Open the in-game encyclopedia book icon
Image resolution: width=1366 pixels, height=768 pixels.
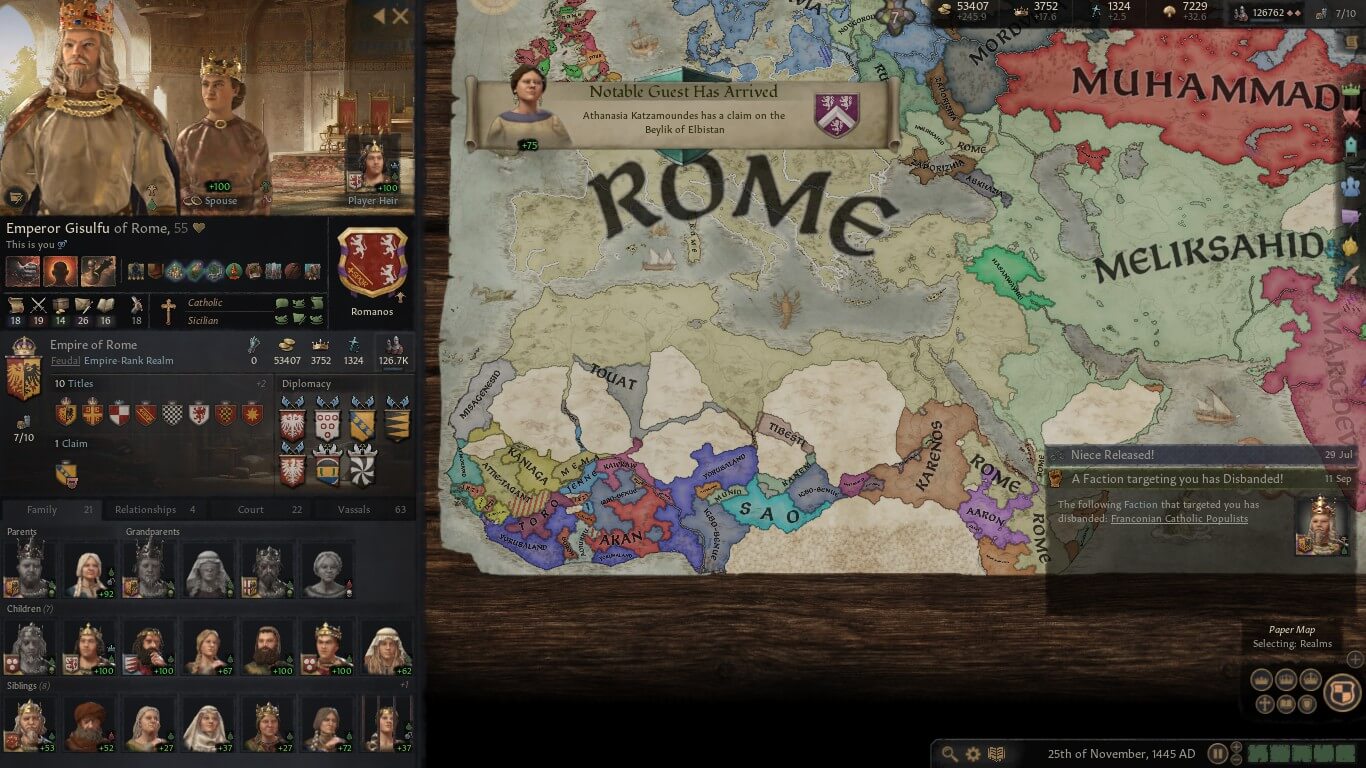click(996, 754)
